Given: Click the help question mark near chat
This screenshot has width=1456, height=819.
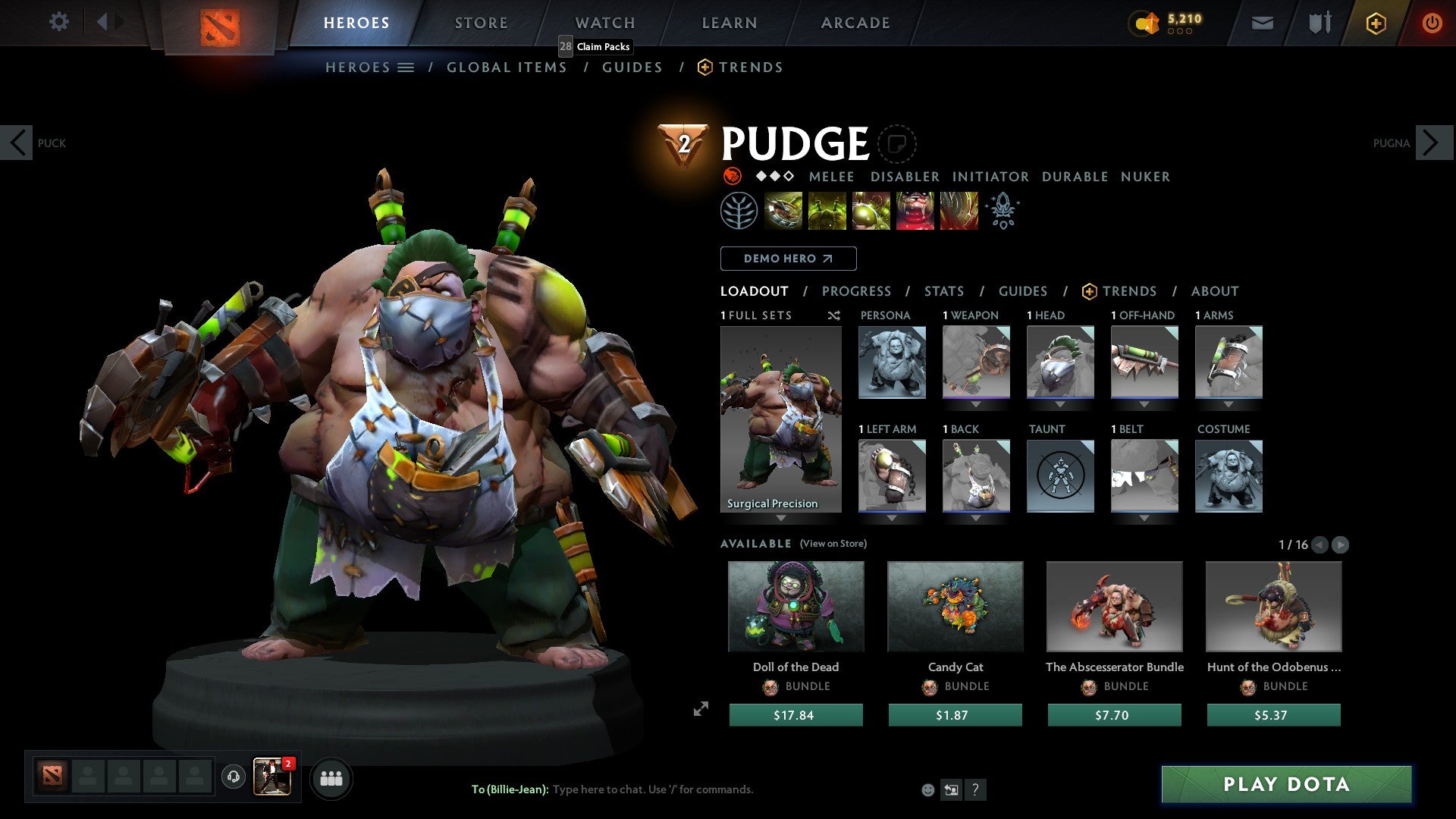Looking at the screenshot, I should coord(975,789).
